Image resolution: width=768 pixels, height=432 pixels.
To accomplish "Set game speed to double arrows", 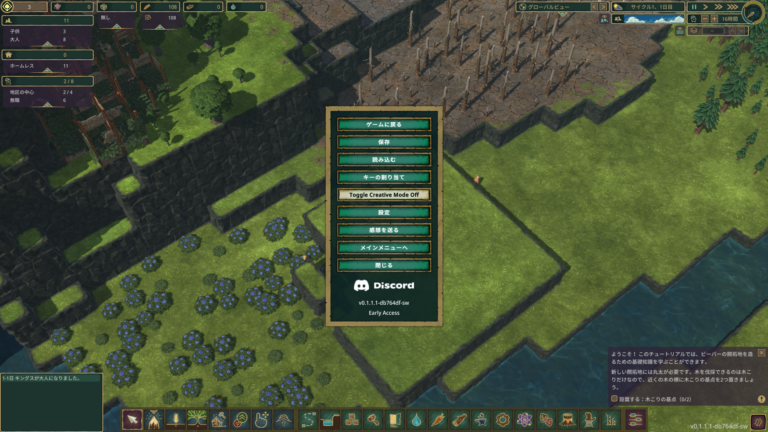I will [x=719, y=7].
